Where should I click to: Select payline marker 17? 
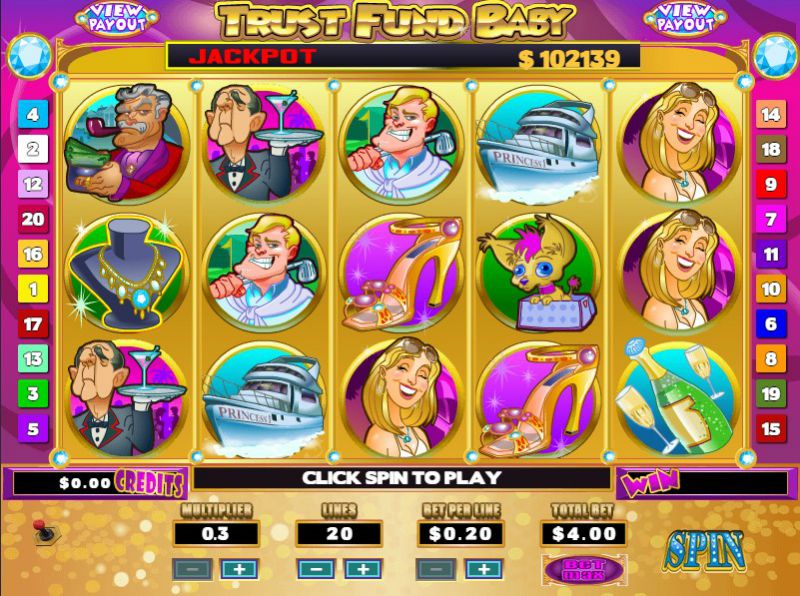(32, 325)
